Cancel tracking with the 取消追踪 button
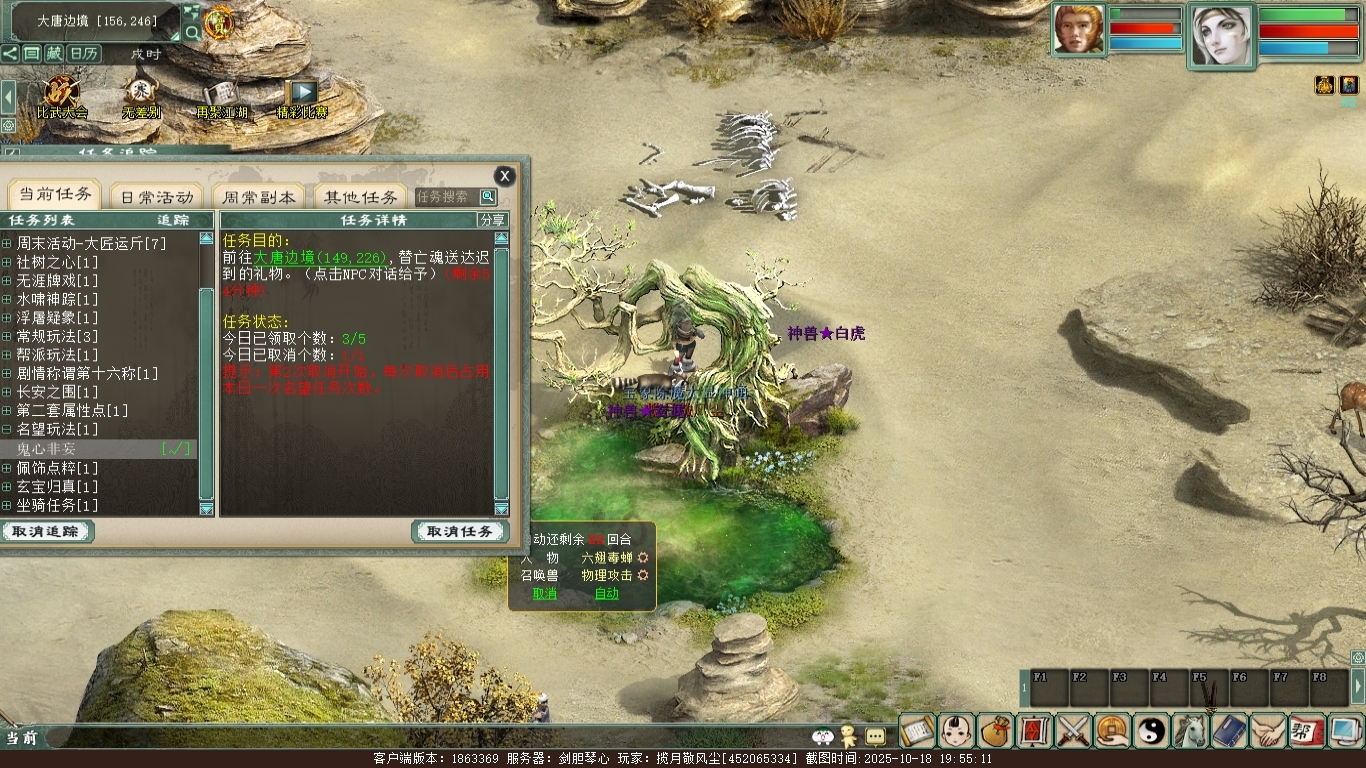Screen dimensions: 1366x768 click(47, 532)
